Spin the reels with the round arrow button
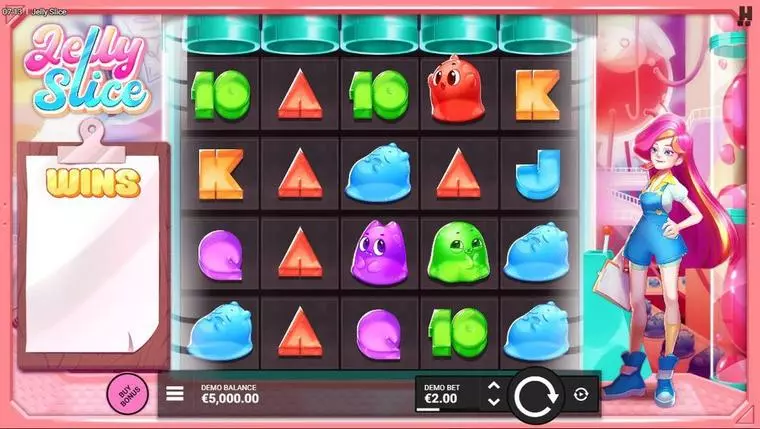760x429 pixels. click(x=538, y=395)
